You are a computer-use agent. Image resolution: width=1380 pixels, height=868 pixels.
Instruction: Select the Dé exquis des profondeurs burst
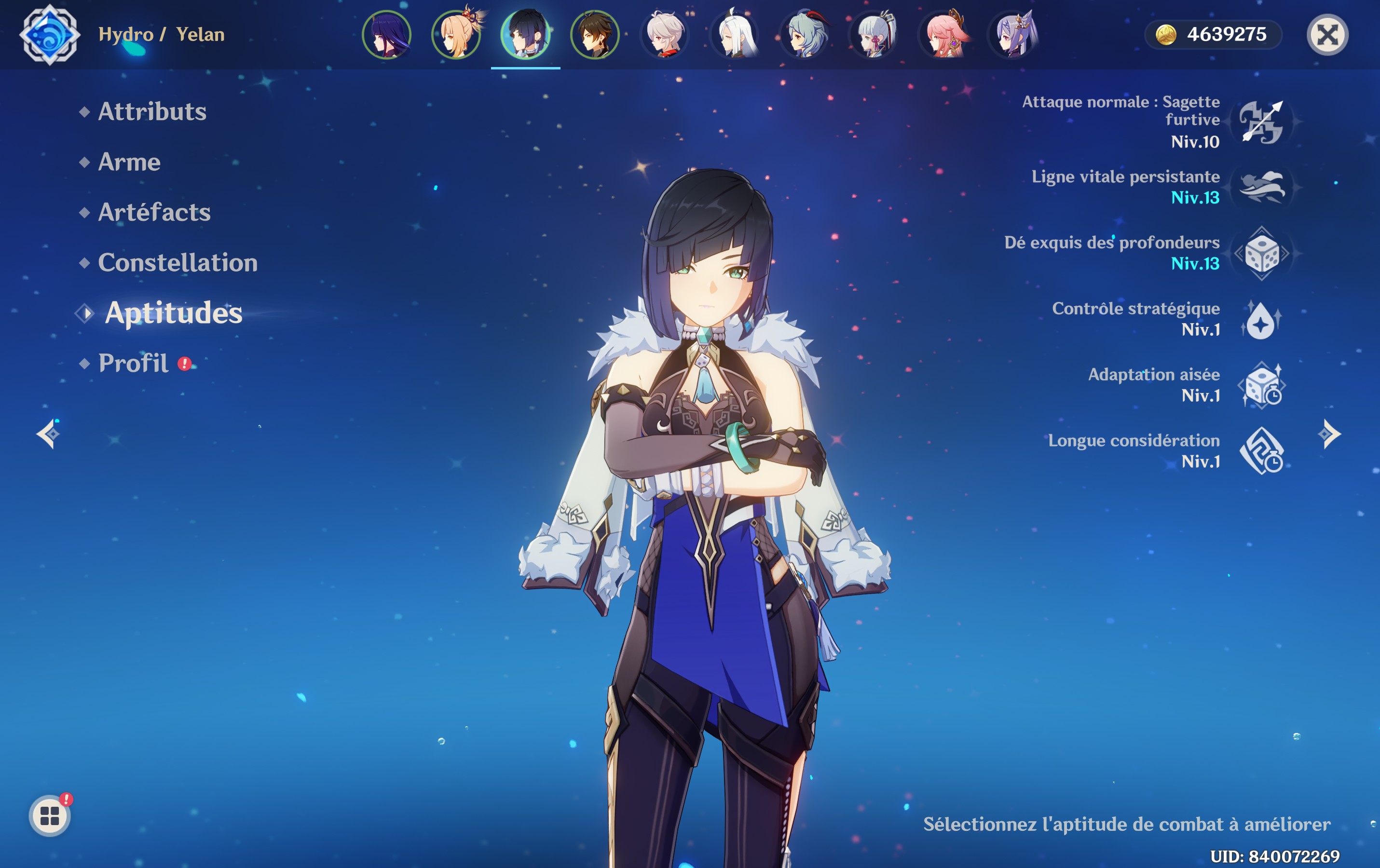(x=1261, y=253)
